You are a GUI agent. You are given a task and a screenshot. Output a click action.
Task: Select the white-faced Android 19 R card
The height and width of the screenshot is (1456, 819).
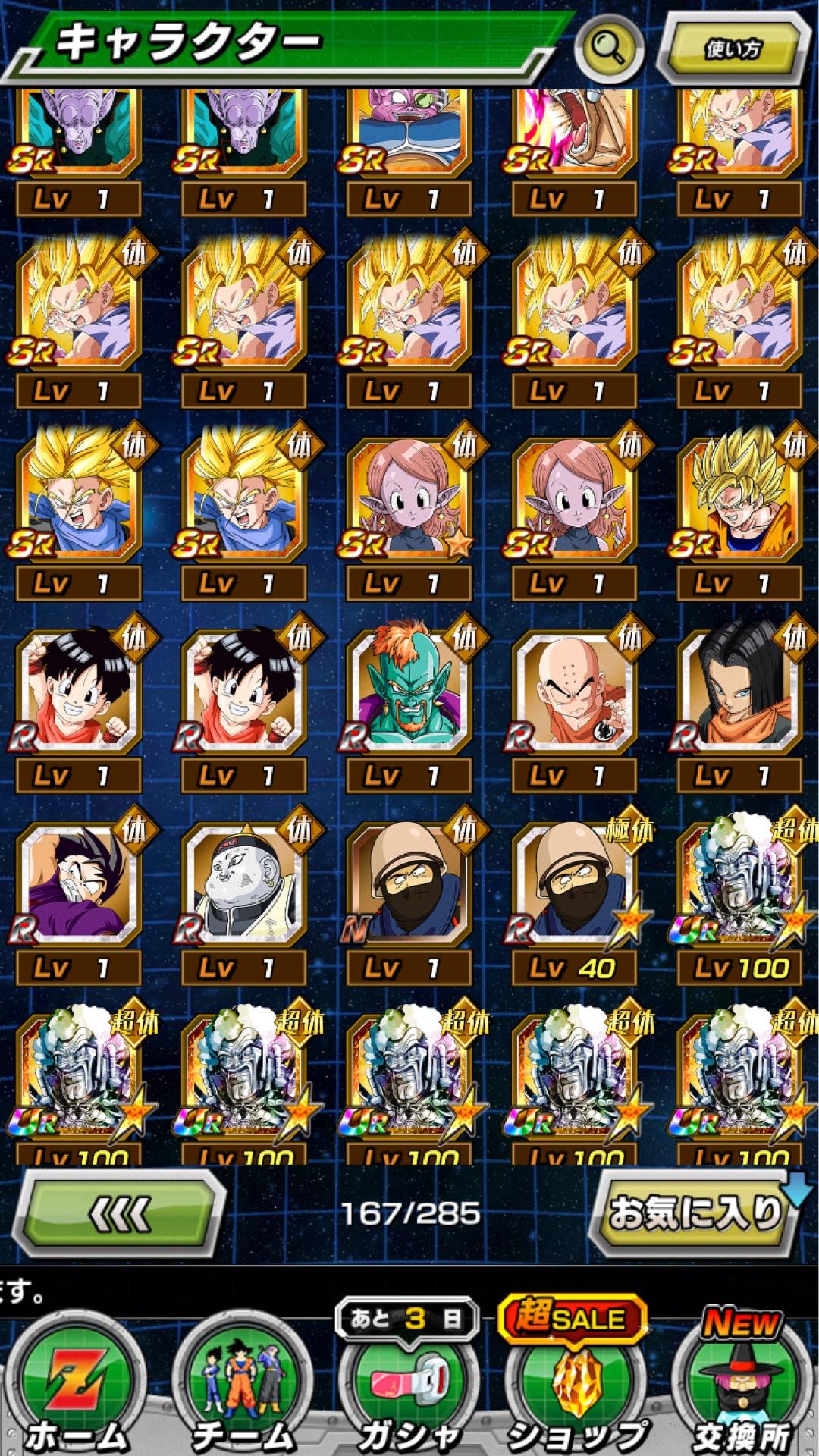click(x=244, y=883)
